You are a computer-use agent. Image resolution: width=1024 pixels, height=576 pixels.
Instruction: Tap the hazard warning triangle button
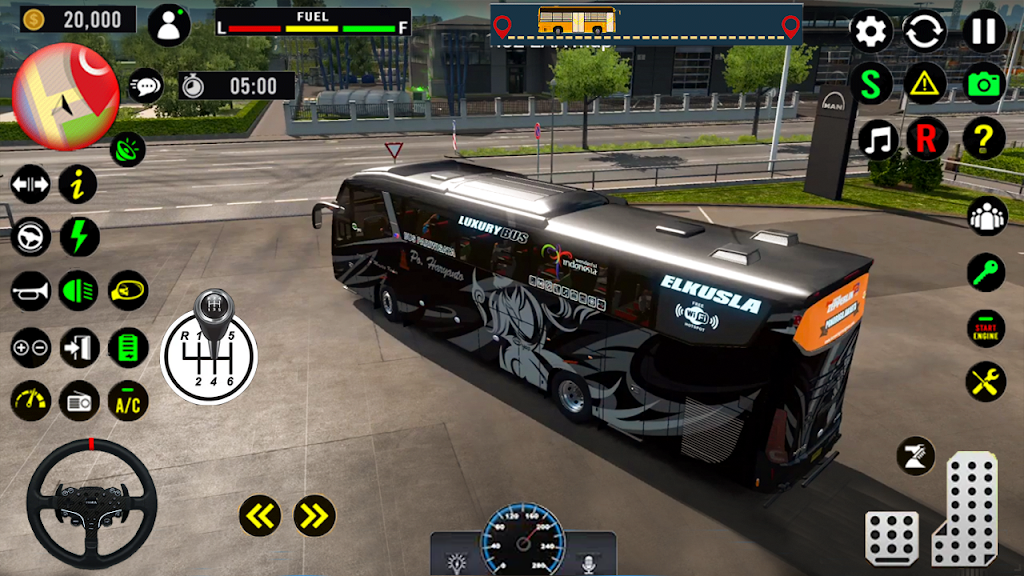click(926, 85)
